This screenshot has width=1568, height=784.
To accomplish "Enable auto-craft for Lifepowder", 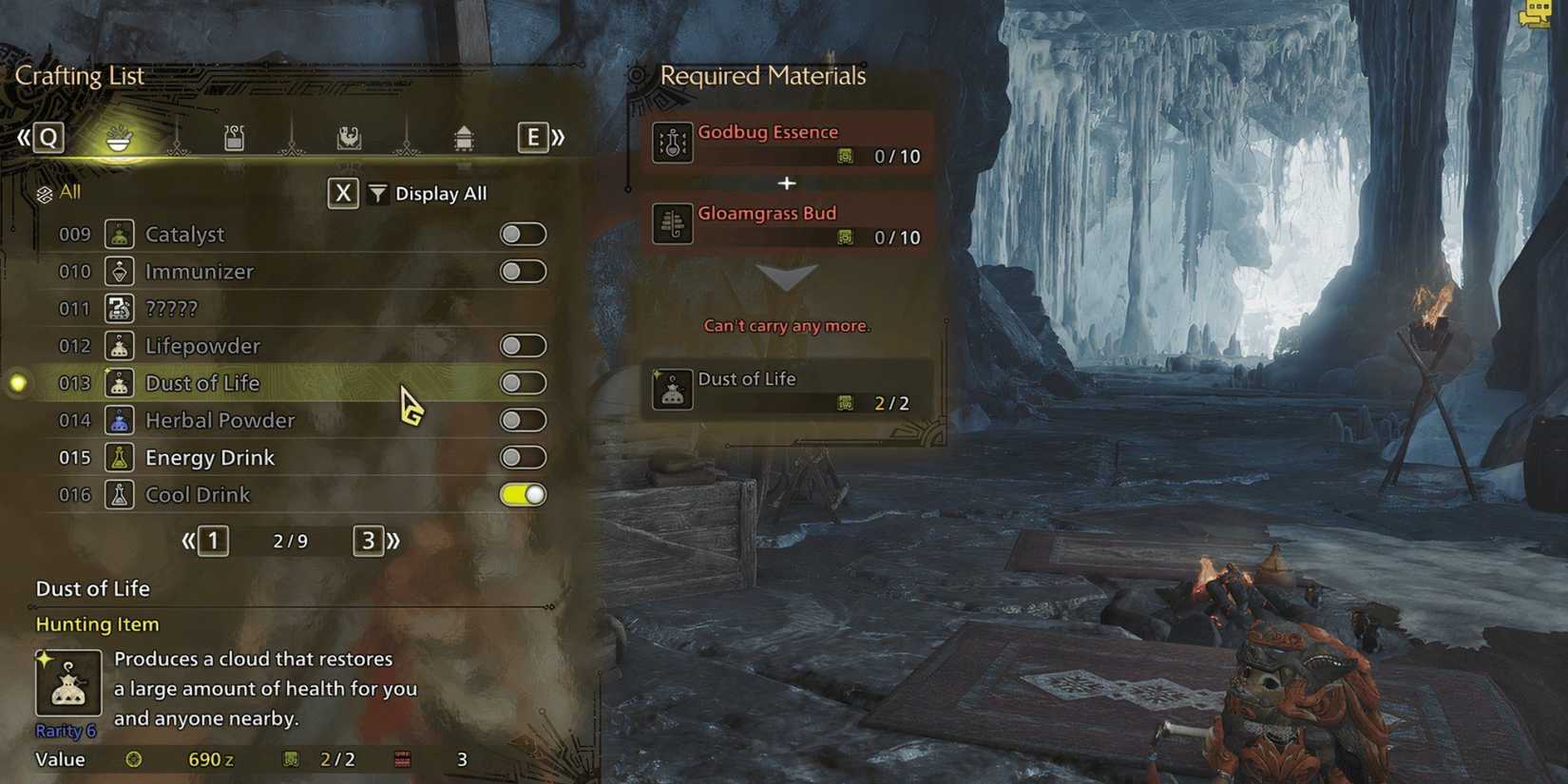I will (523, 346).
